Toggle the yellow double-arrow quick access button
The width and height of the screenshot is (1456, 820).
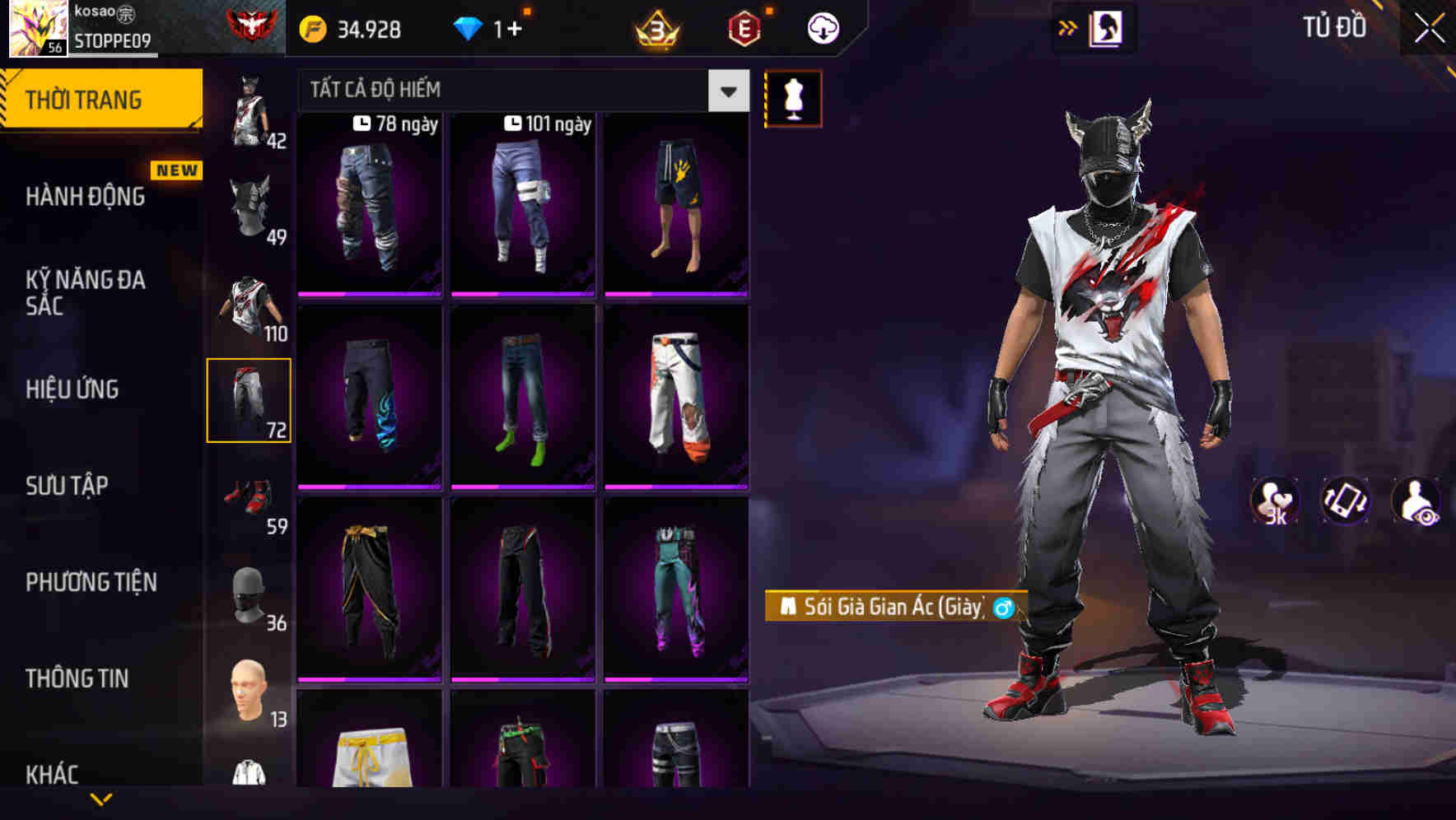tap(1069, 27)
